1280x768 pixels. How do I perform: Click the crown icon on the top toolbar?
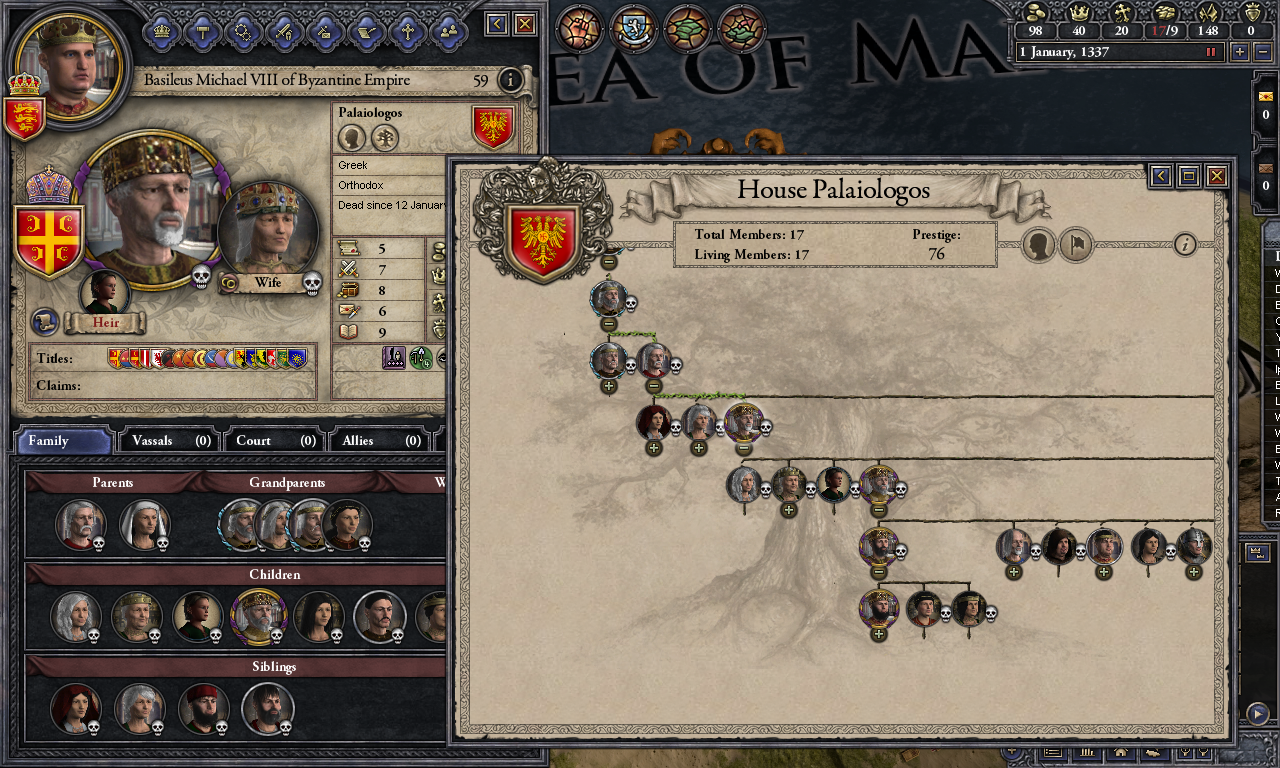pos(162,32)
